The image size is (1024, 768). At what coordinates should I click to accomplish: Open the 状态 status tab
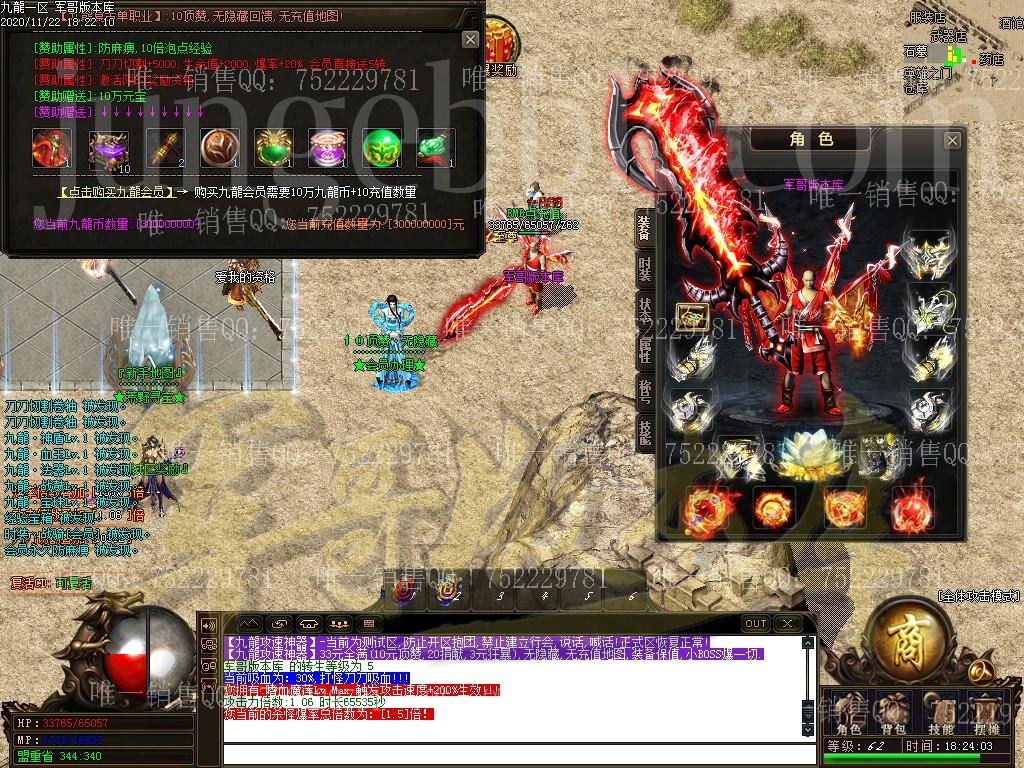click(645, 310)
